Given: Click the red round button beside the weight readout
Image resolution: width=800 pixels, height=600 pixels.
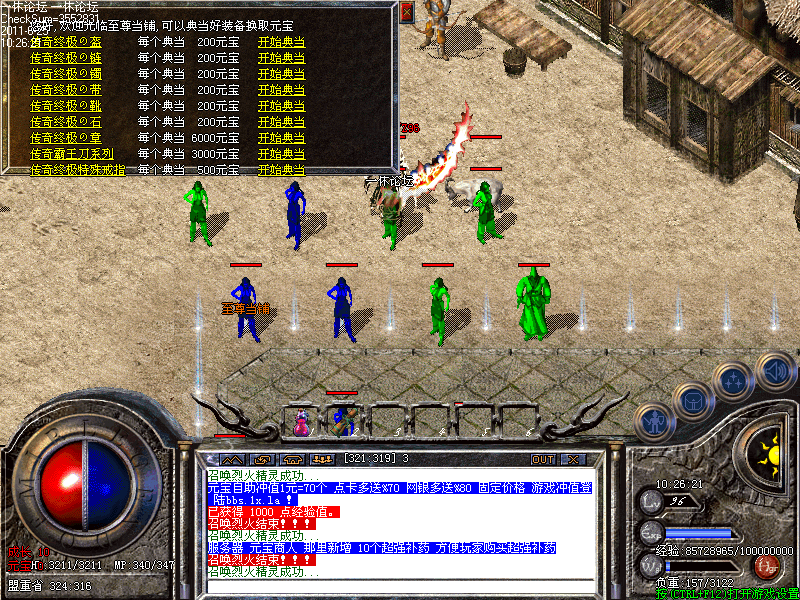Looking at the screenshot, I should coord(767,566).
